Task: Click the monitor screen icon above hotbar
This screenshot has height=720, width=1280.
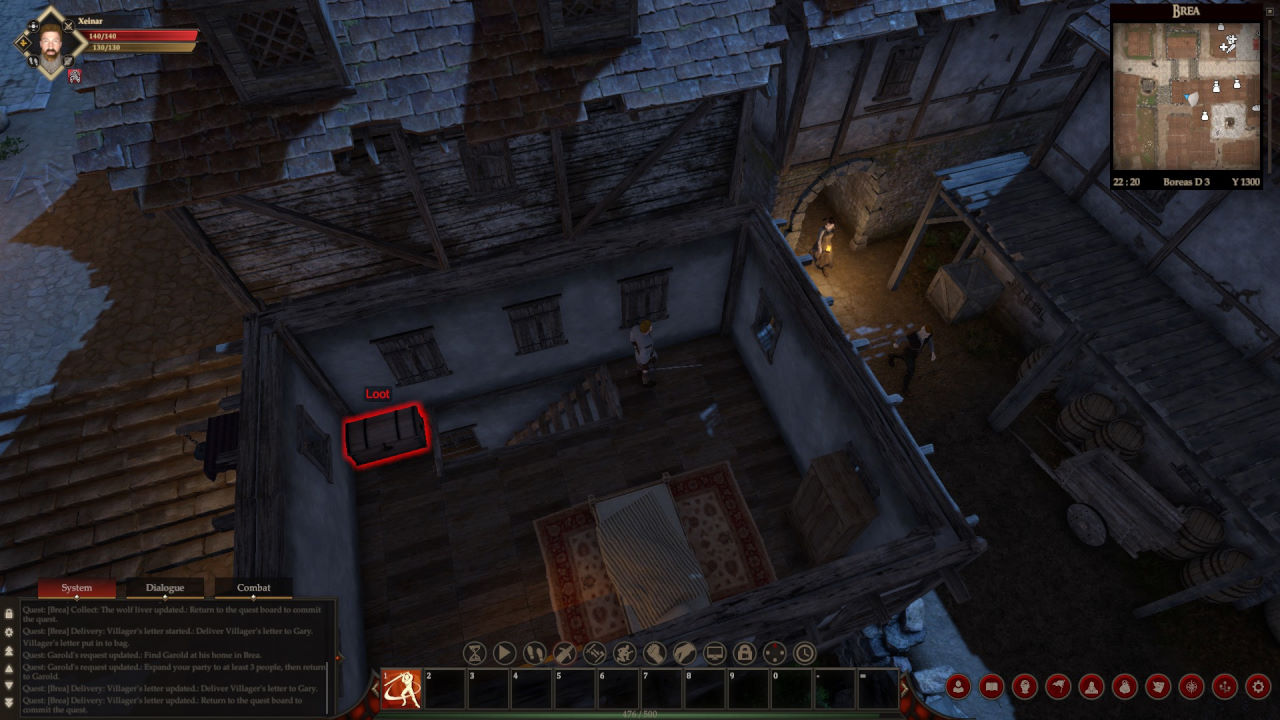Action: point(715,654)
